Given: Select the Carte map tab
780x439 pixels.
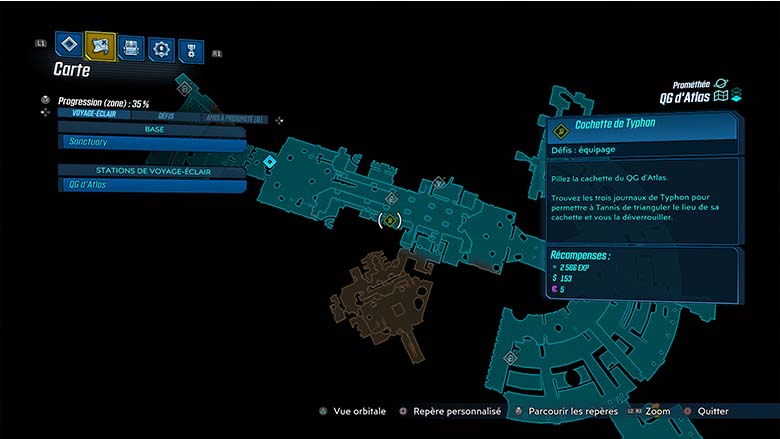Looking at the screenshot, I should pos(100,45).
